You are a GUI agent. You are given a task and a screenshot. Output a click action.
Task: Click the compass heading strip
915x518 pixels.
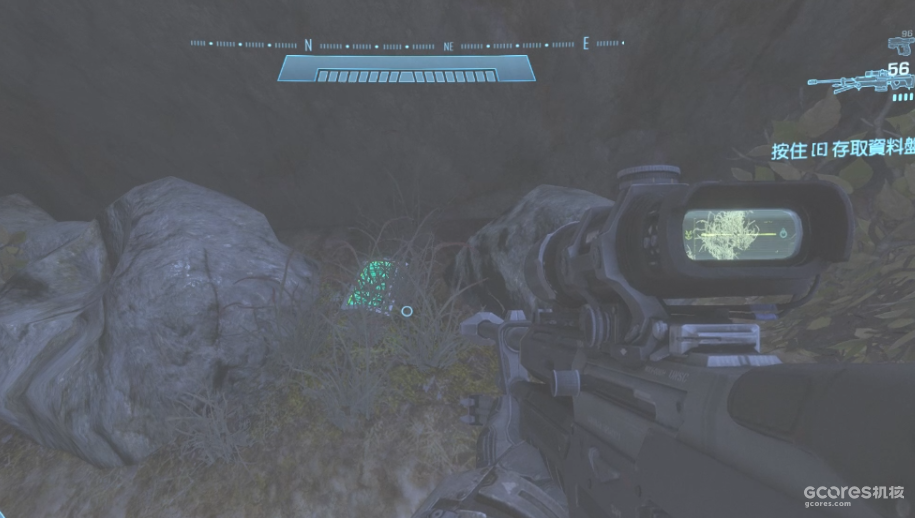click(406, 45)
